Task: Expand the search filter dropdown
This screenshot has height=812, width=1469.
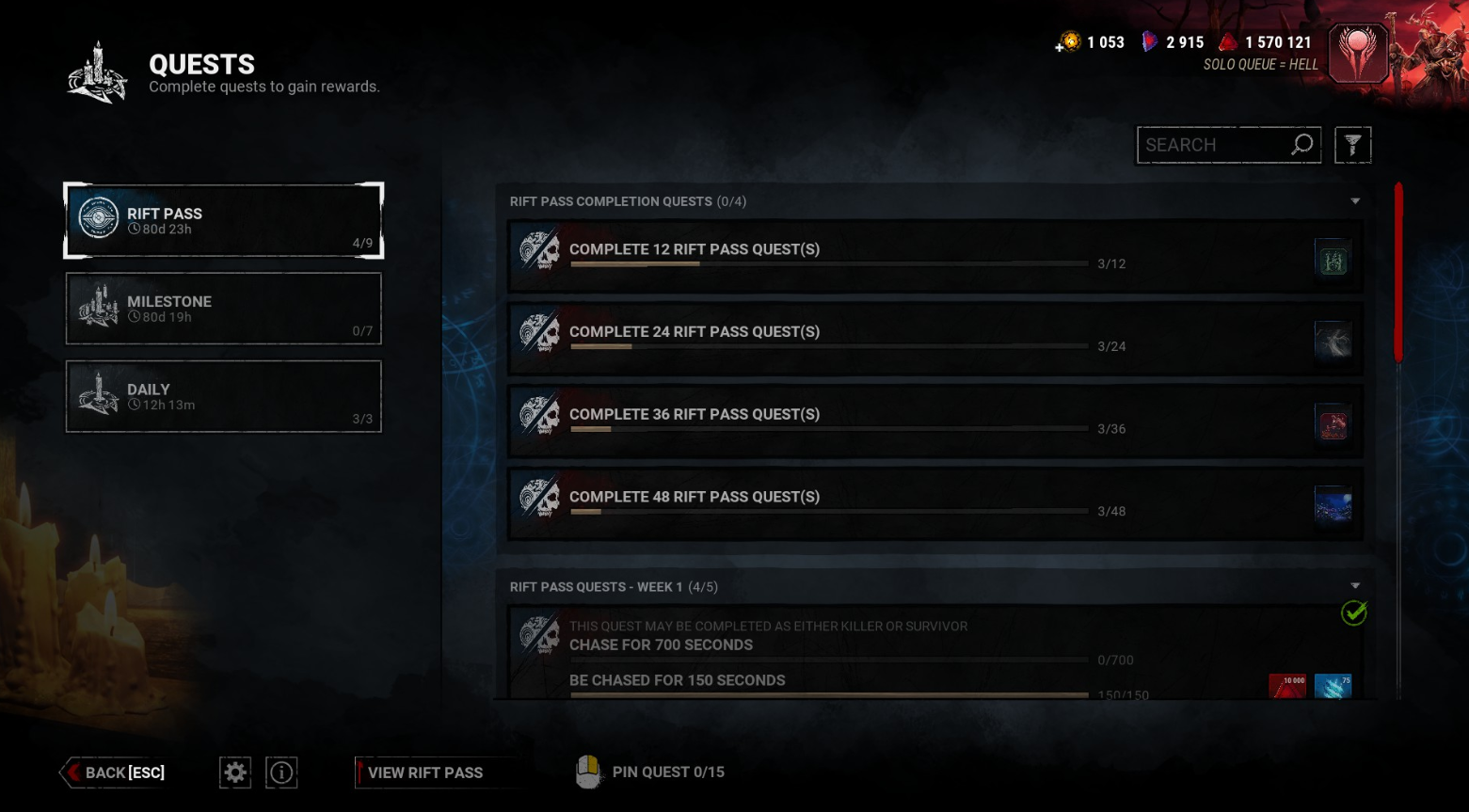Action: tap(1353, 144)
